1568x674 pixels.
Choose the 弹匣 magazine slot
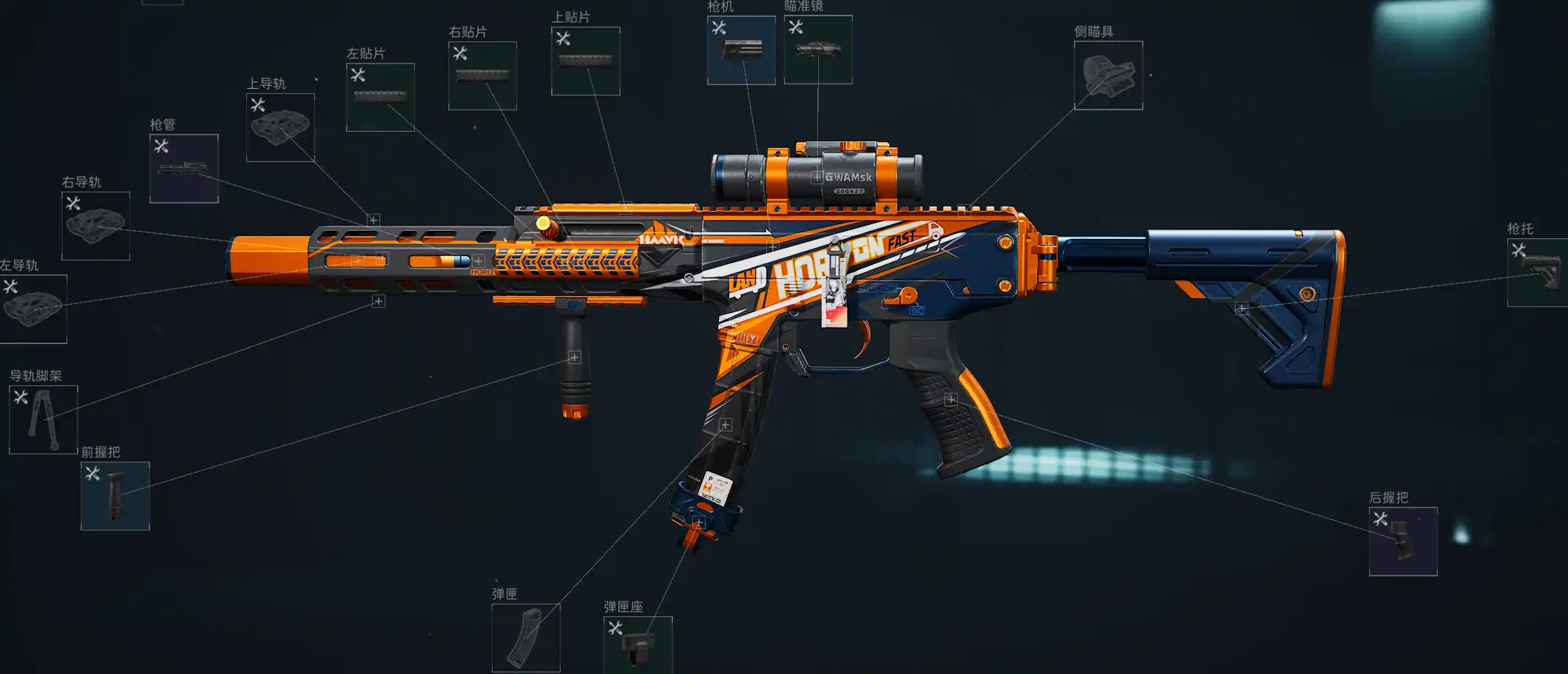click(x=526, y=638)
